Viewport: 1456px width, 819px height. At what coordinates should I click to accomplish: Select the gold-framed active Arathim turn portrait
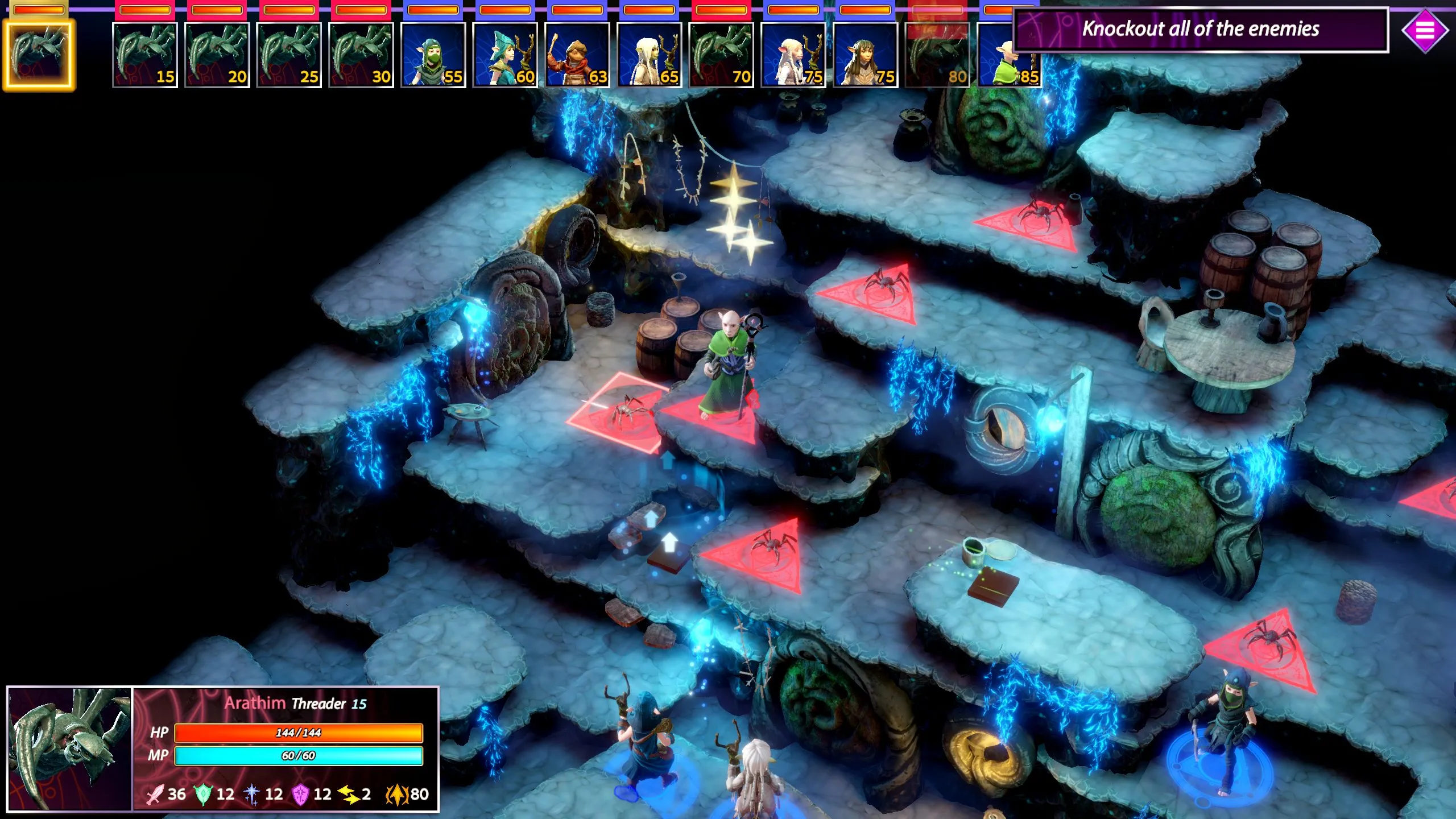[x=39, y=55]
